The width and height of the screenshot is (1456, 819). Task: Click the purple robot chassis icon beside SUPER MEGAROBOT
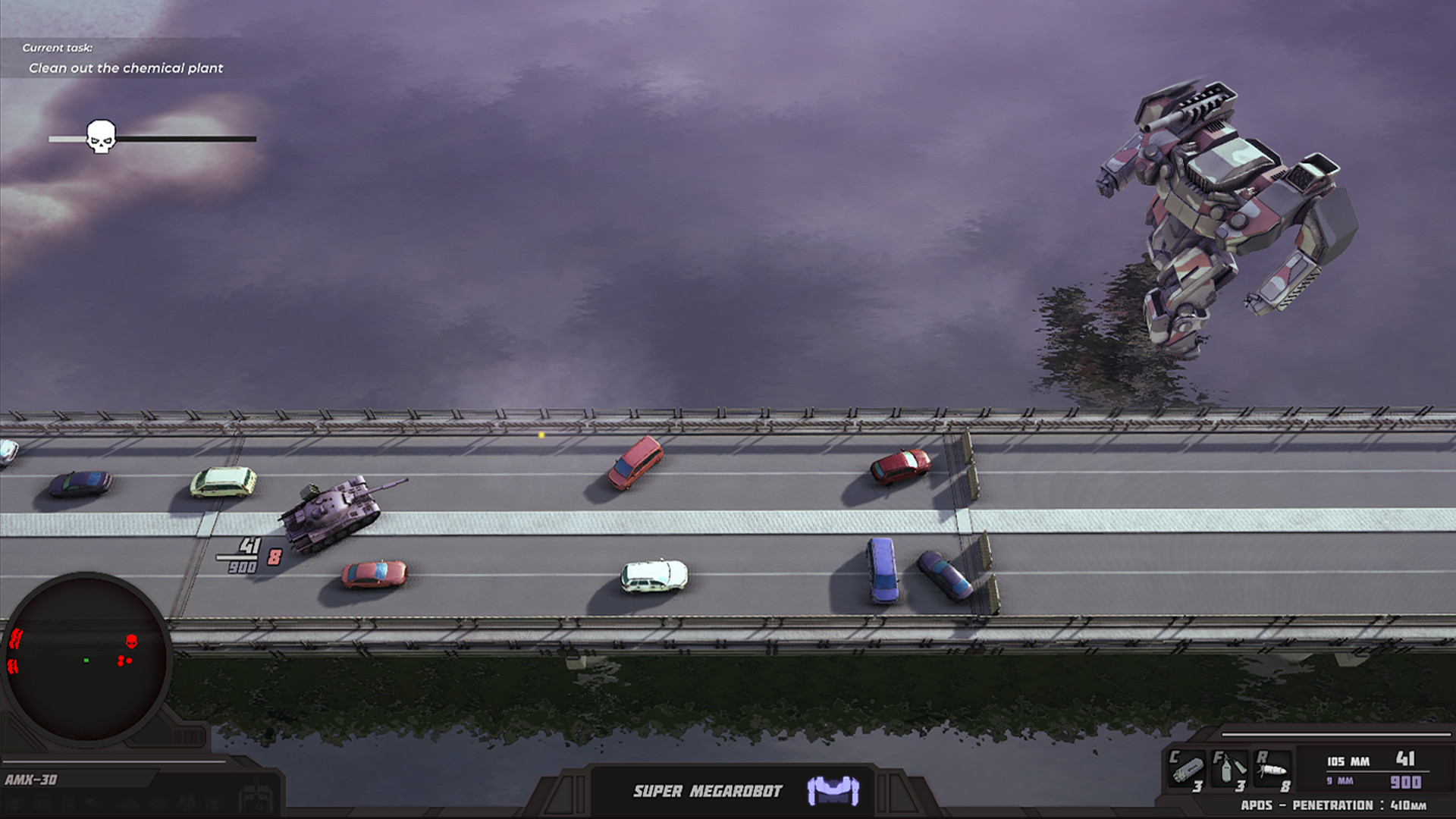tap(833, 791)
